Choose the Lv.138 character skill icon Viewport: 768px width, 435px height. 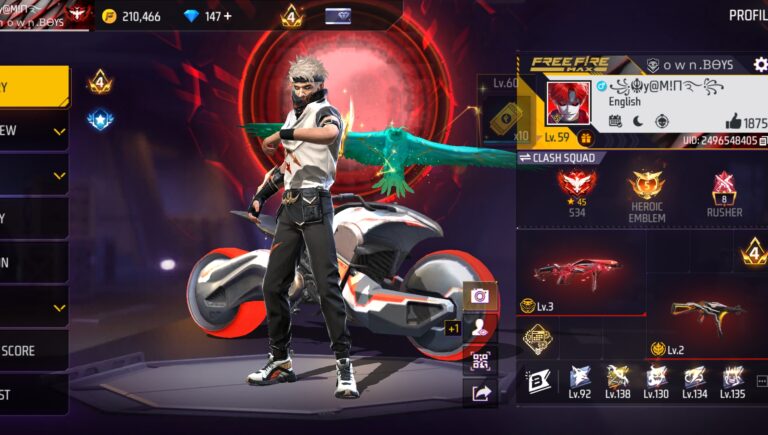pos(618,378)
